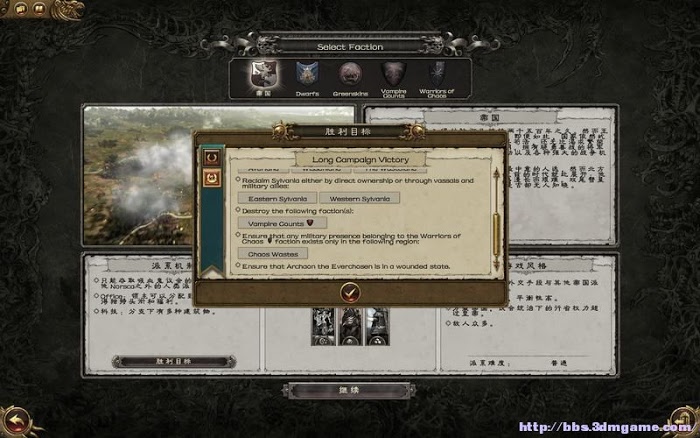Choose the Warriors of Chaos faction
700x438 pixels.
click(x=437, y=74)
